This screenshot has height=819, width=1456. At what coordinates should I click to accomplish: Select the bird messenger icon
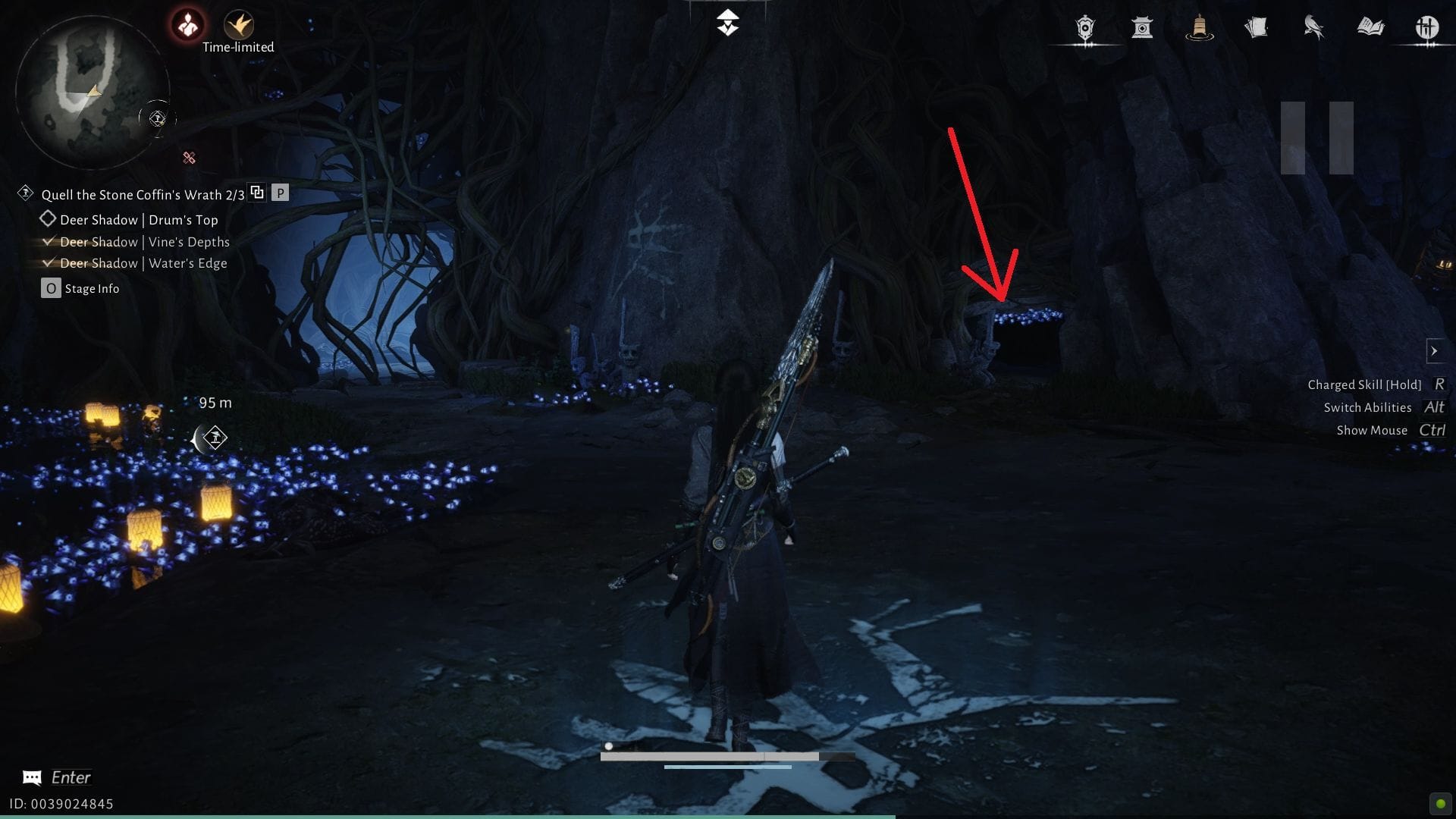pyautogui.click(x=1314, y=26)
